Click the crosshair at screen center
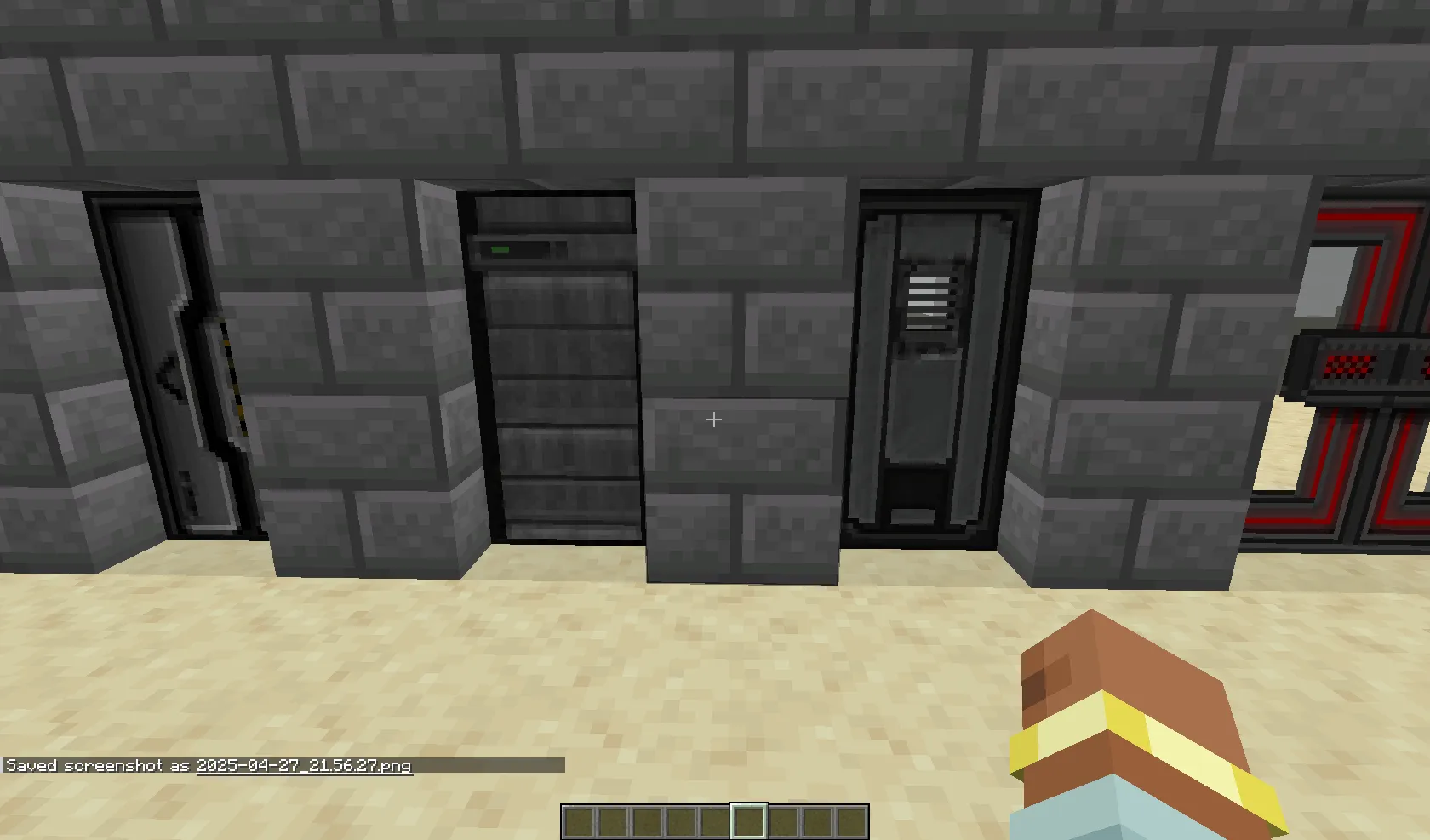Image resolution: width=1430 pixels, height=840 pixels. tap(714, 419)
